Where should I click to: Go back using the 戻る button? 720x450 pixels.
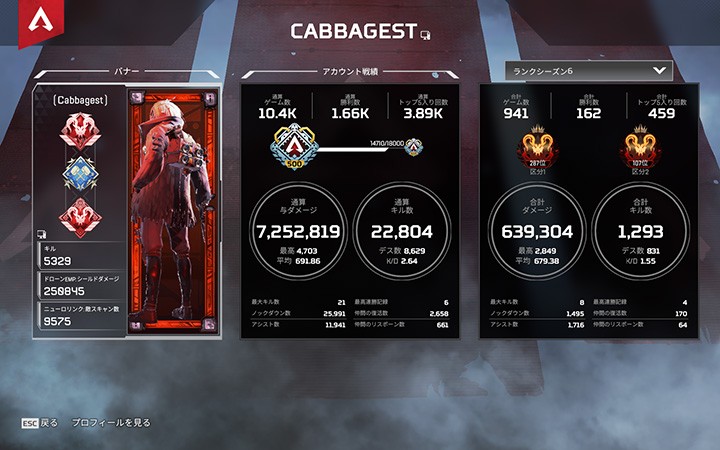(40, 423)
